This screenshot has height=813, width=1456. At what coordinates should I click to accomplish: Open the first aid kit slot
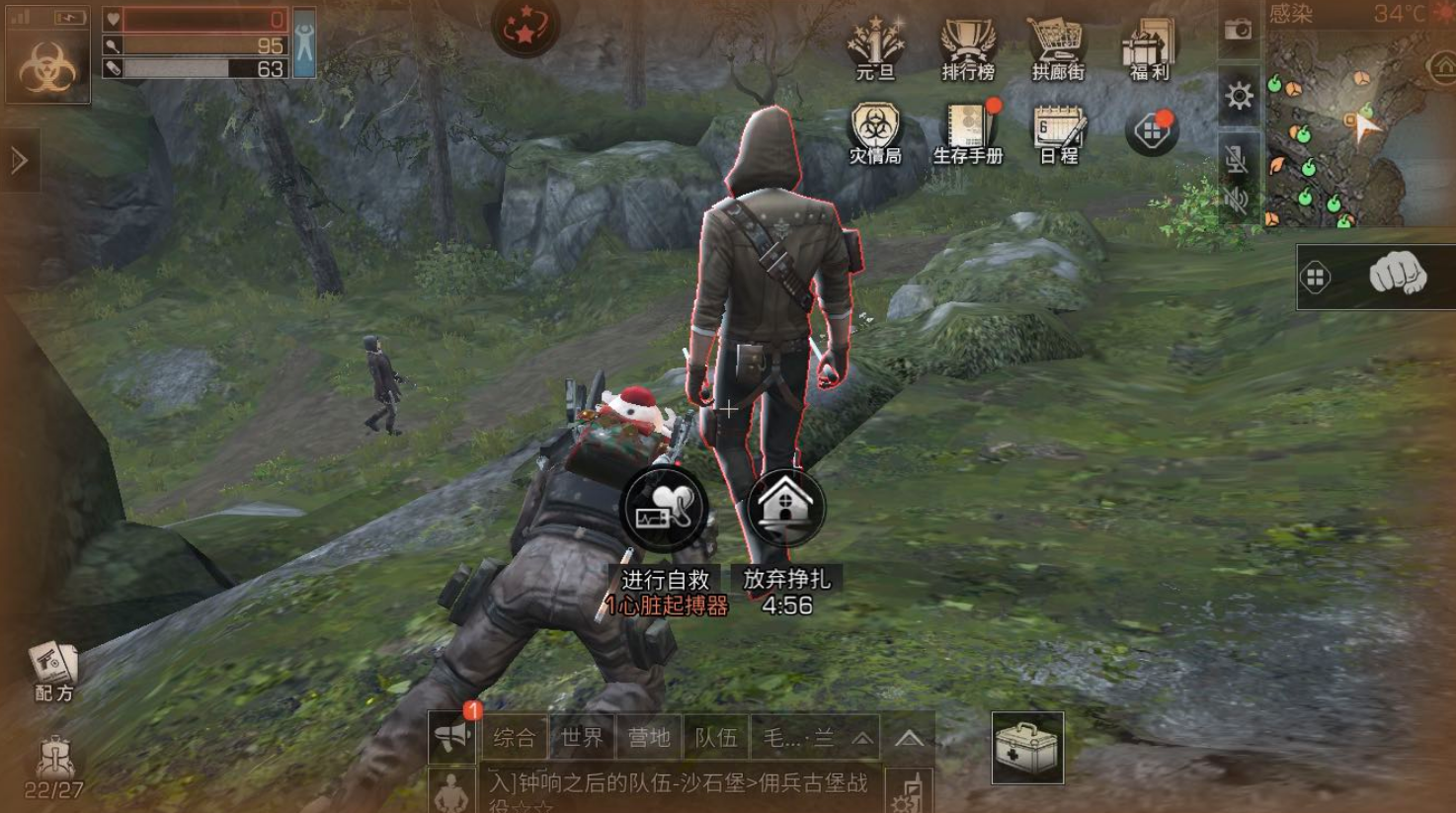coord(1027,748)
